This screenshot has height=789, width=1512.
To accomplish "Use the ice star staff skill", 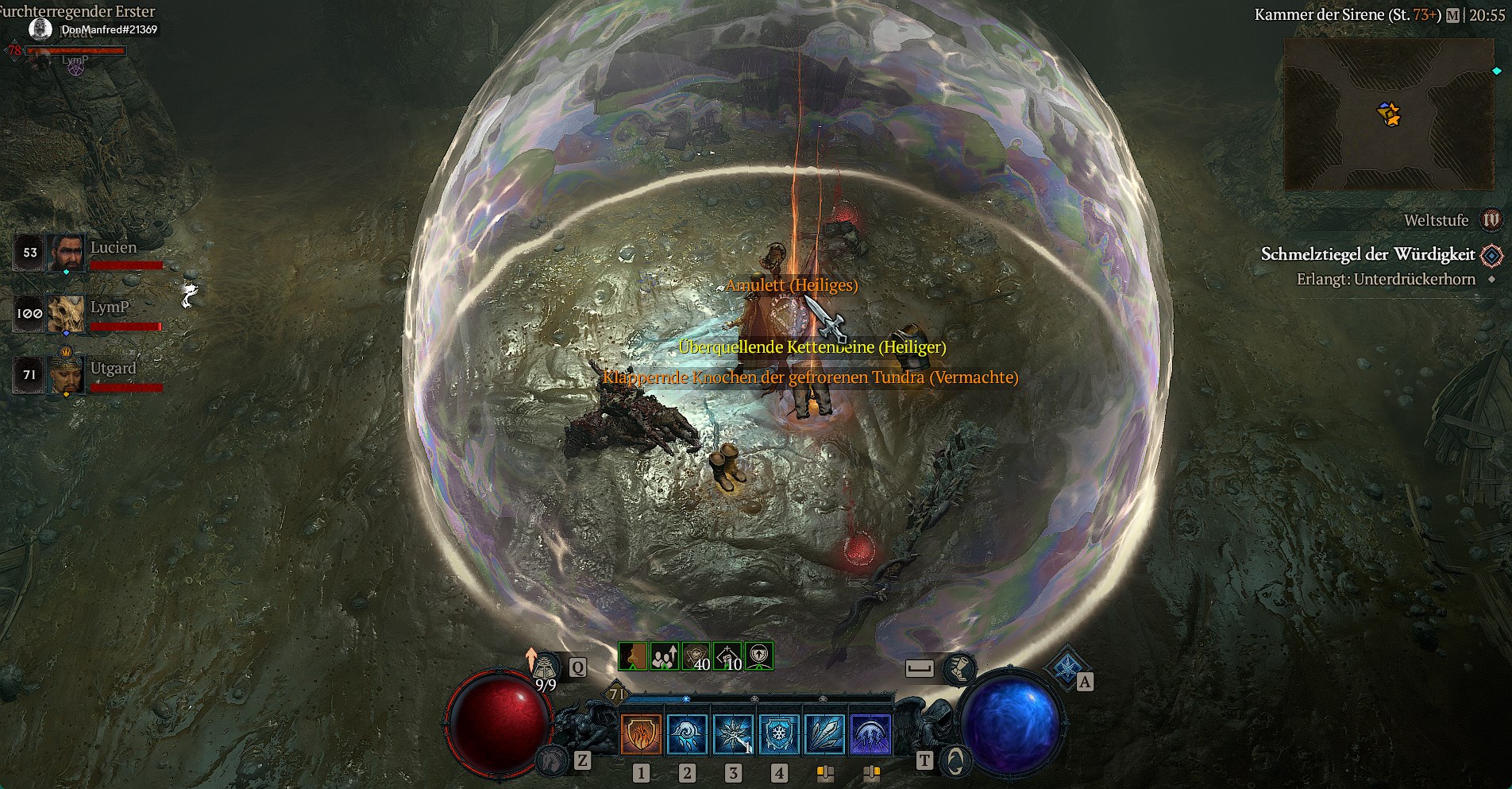I will (733, 733).
